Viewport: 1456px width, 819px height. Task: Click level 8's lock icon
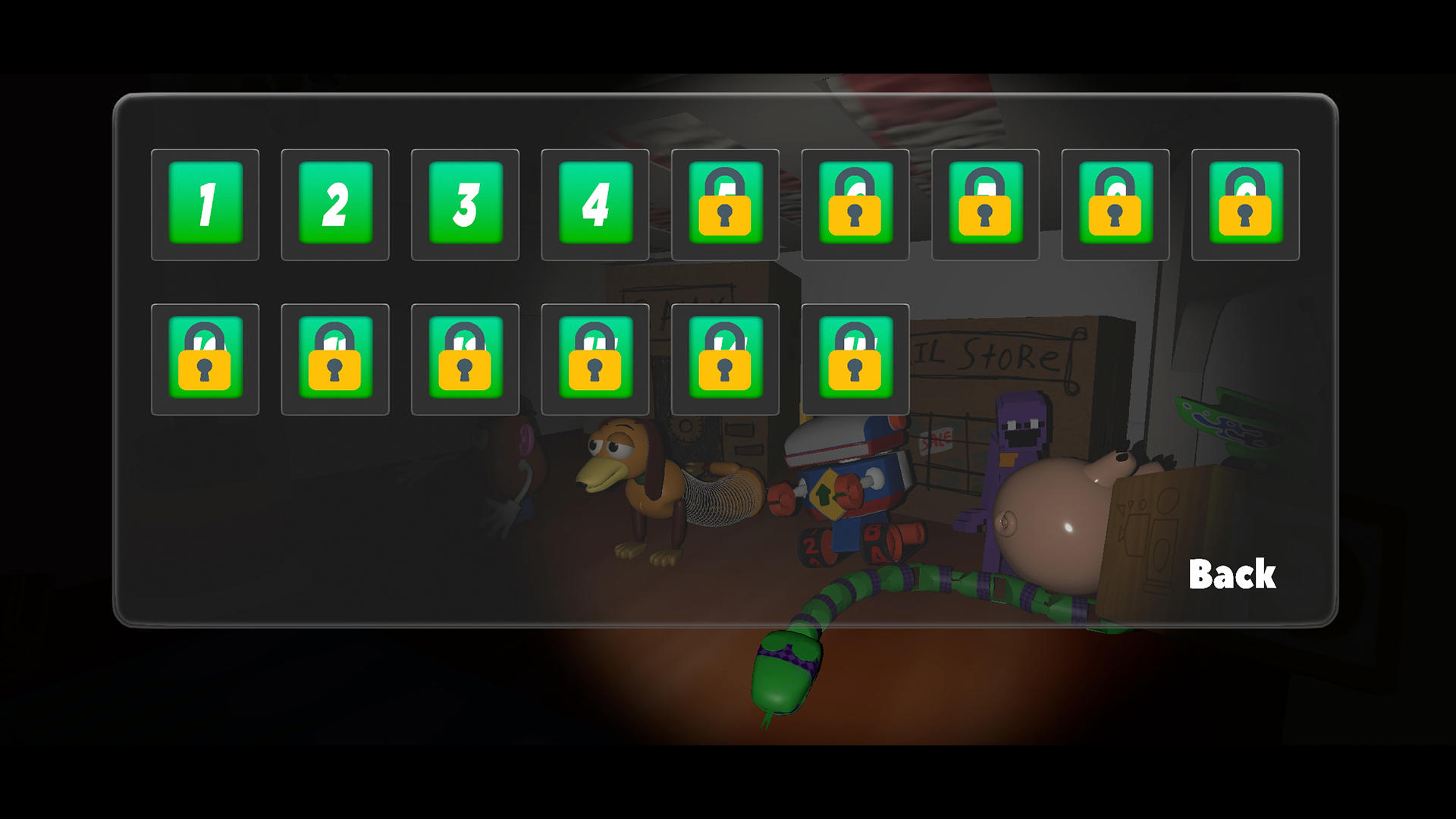click(x=1115, y=203)
